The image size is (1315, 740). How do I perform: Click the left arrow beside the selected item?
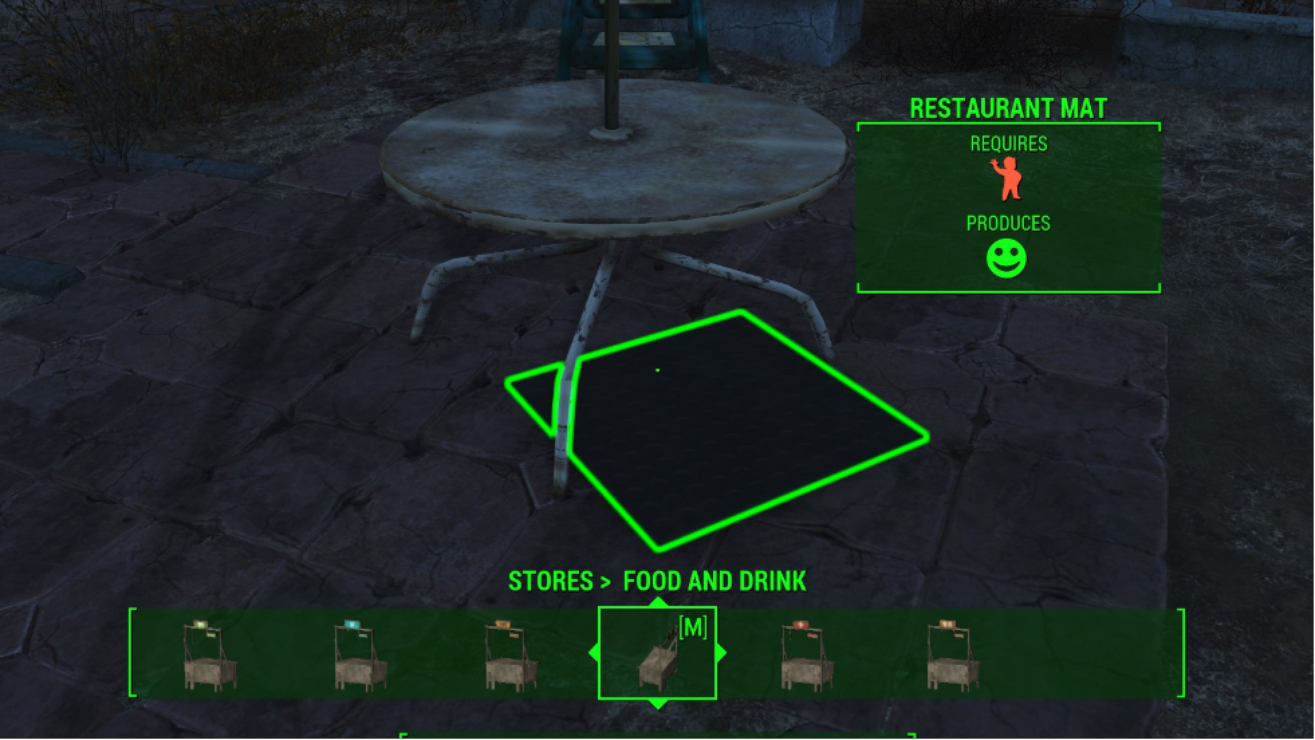(594, 653)
